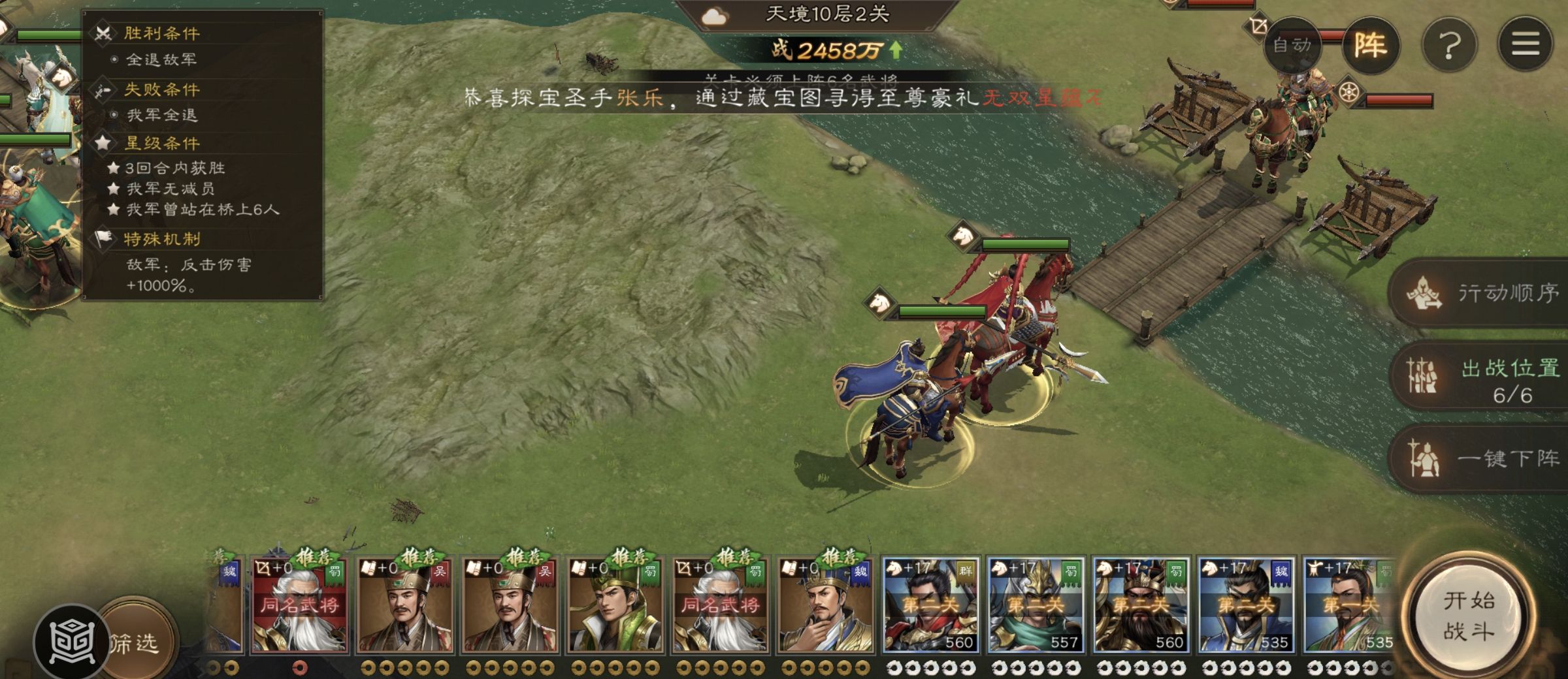1568x679 pixels.
Task: Toggle the 自动 auto-battle button
Action: click(1292, 45)
